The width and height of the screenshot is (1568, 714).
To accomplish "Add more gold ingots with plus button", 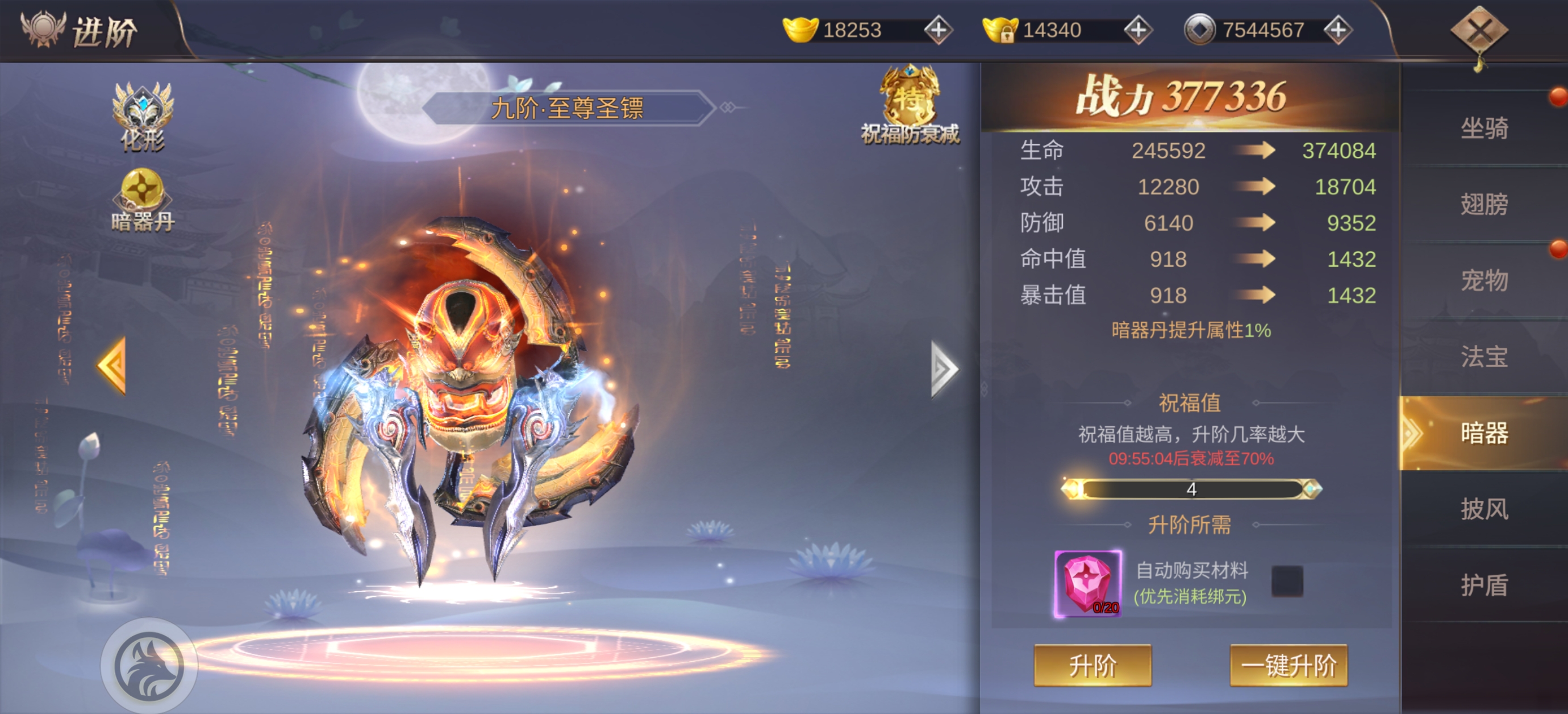I will coord(938,30).
